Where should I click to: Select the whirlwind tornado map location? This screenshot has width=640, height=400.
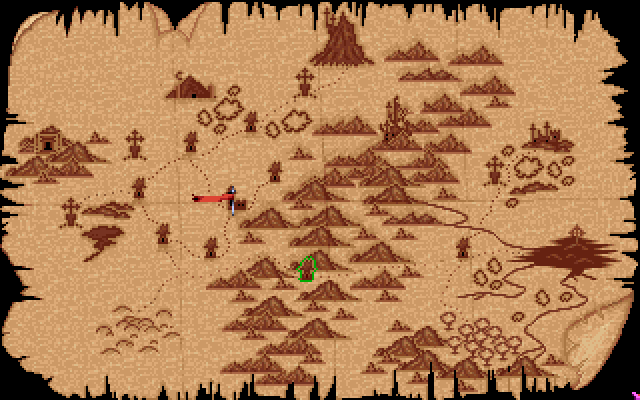103,242
